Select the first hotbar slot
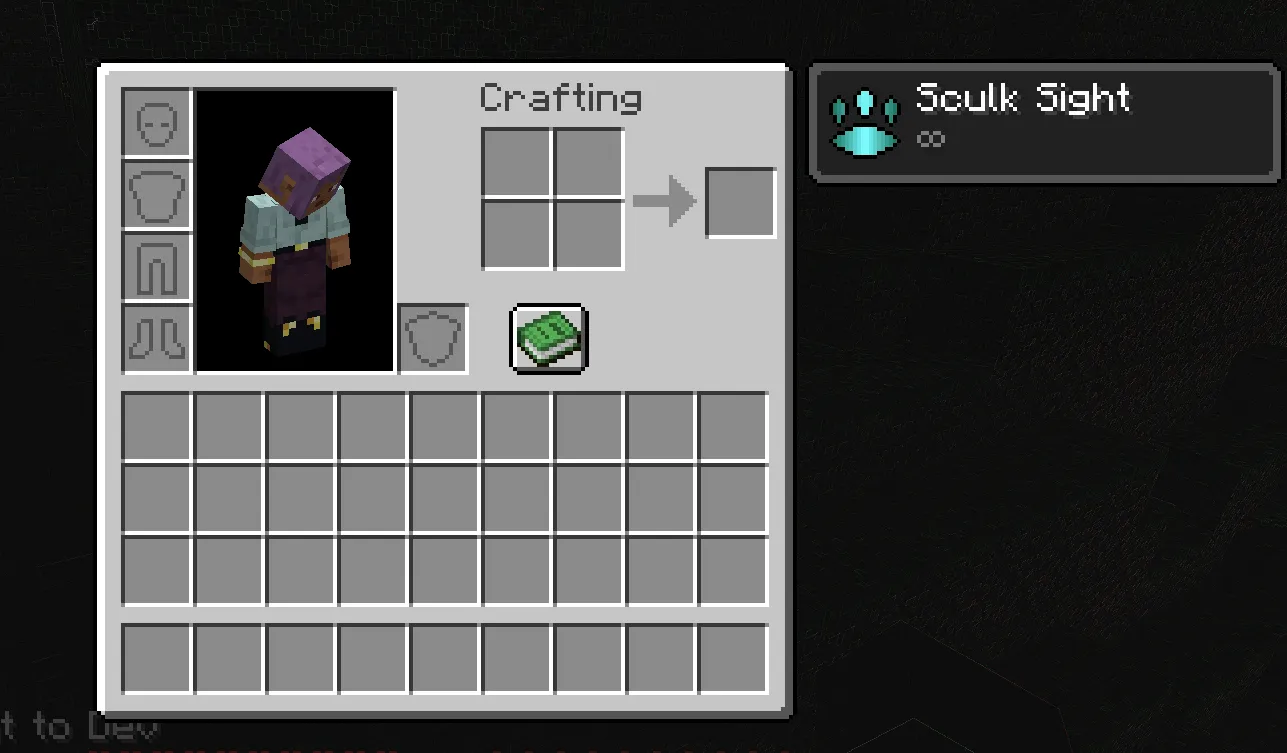The width and height of the screenshot is (1287, 753). click(155, 657)
